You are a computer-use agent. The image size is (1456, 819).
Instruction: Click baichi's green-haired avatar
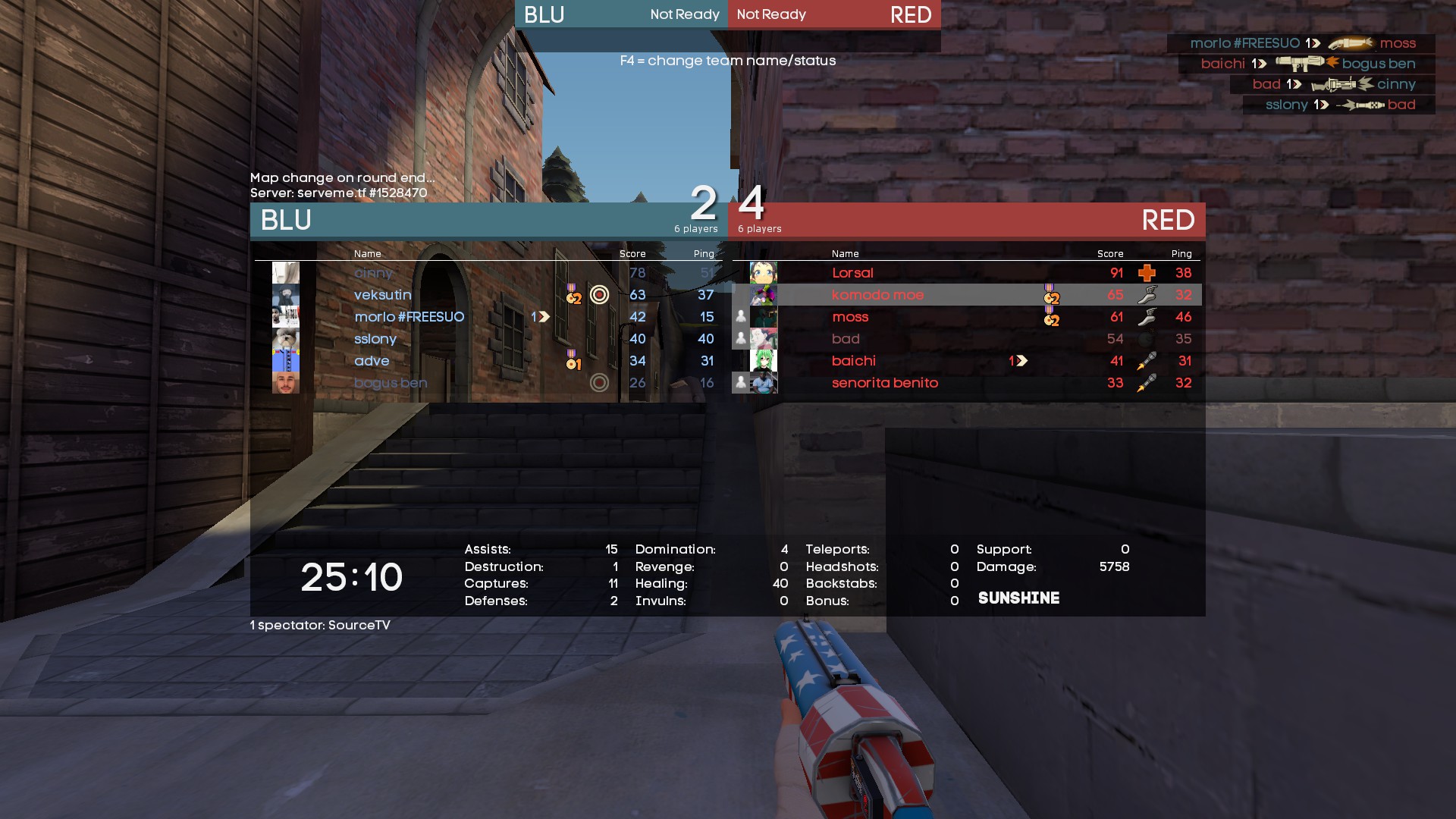(763, 361)
